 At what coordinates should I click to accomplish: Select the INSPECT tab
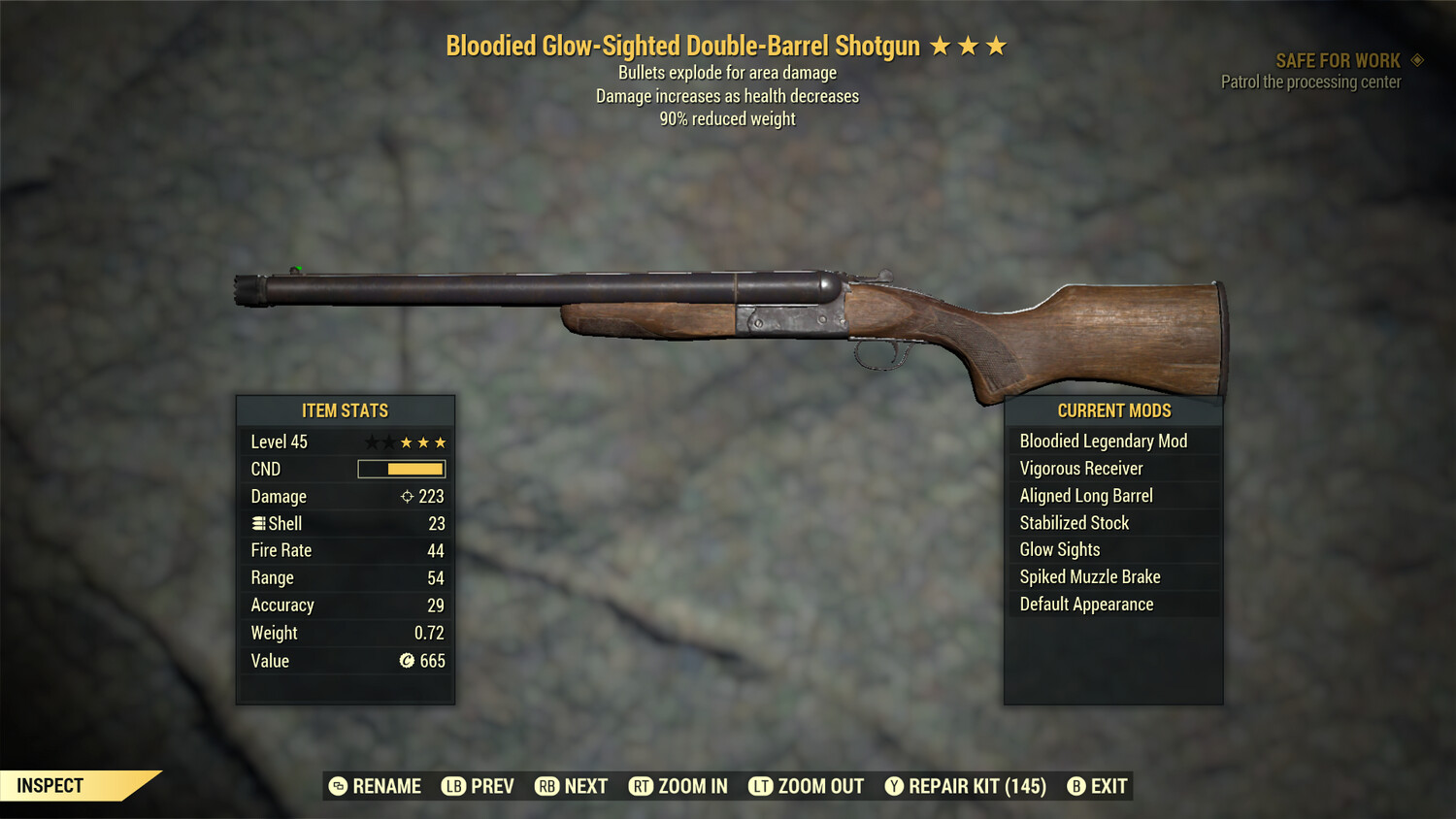point(50,785)
